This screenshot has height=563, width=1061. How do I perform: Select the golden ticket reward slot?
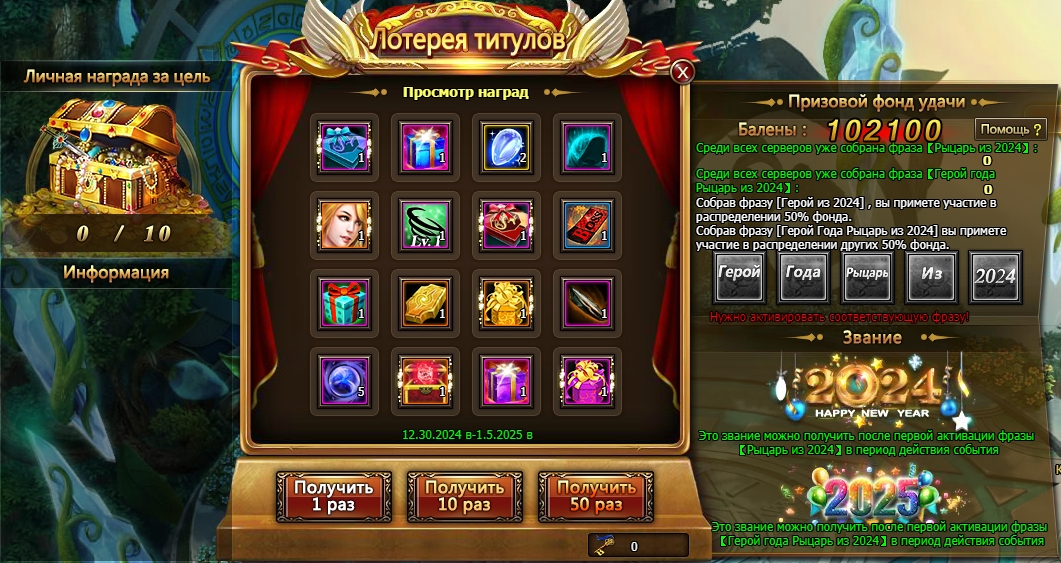[x=425, y=299]
